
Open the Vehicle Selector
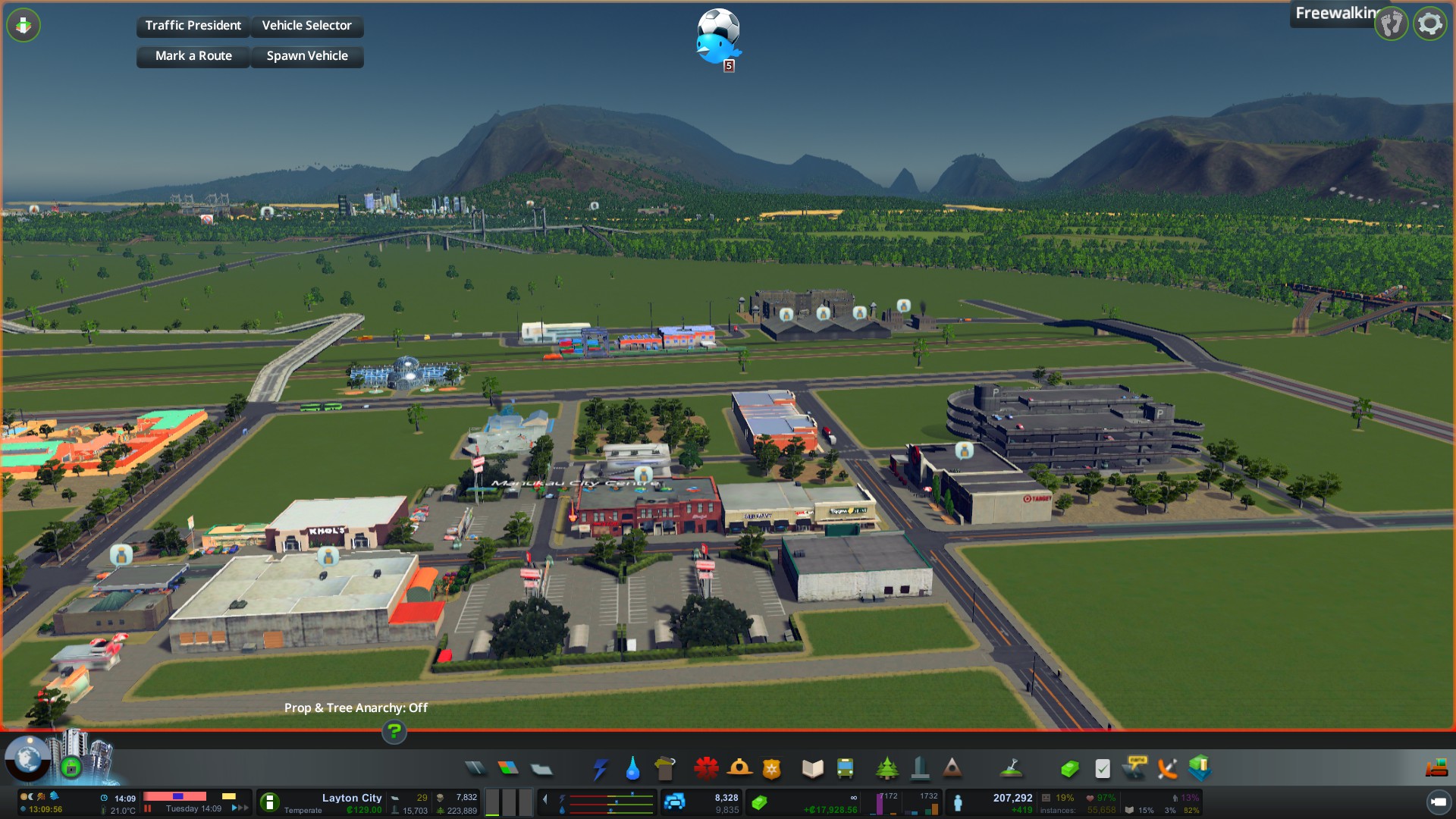[x=306, y=26]
